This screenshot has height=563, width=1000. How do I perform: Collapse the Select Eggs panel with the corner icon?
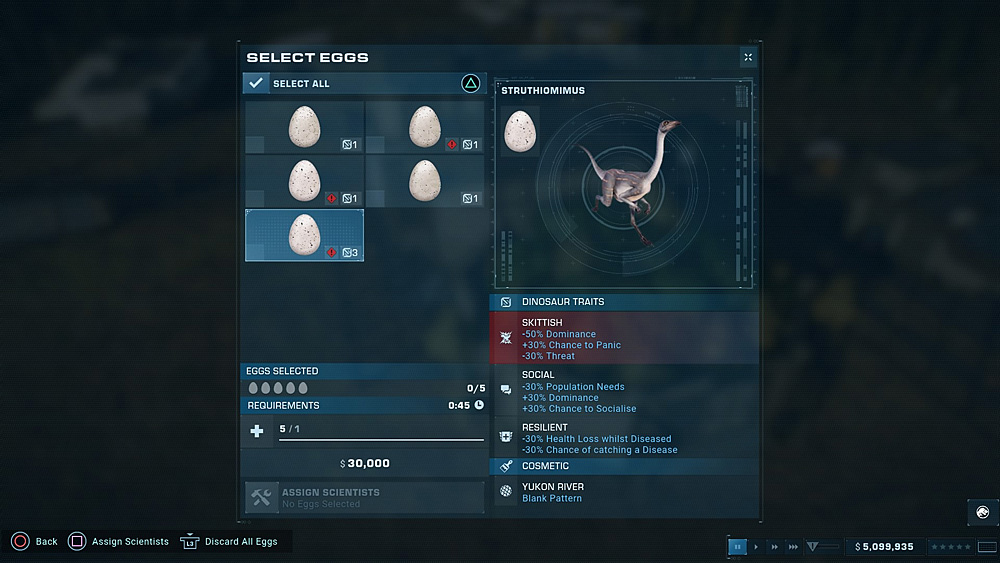pos(748,58)
